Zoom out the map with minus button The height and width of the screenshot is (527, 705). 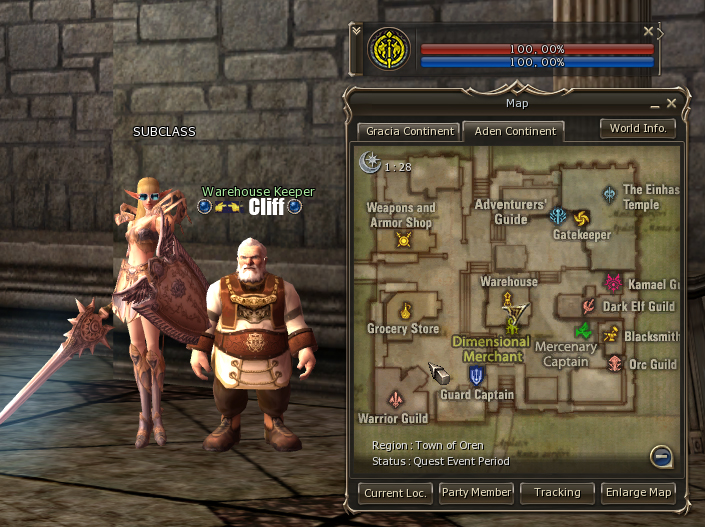click(x=659, y=457)
